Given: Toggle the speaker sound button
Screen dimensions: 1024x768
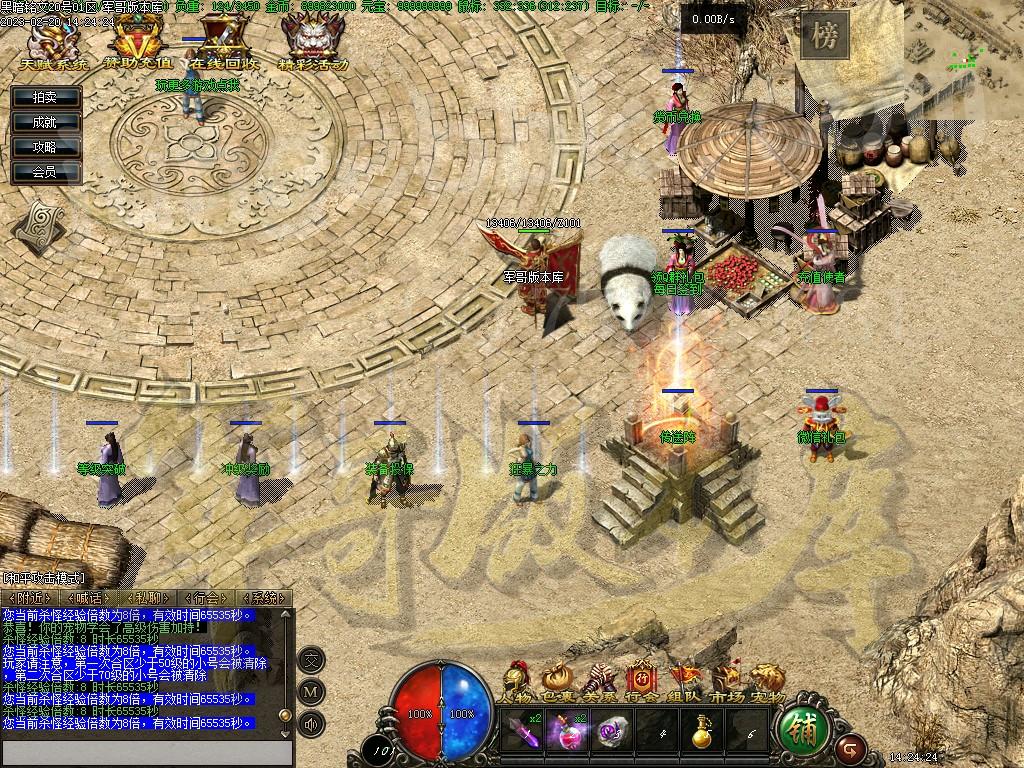Looking at the screenshot, I should pyautogui.click(x=312, y=723).
